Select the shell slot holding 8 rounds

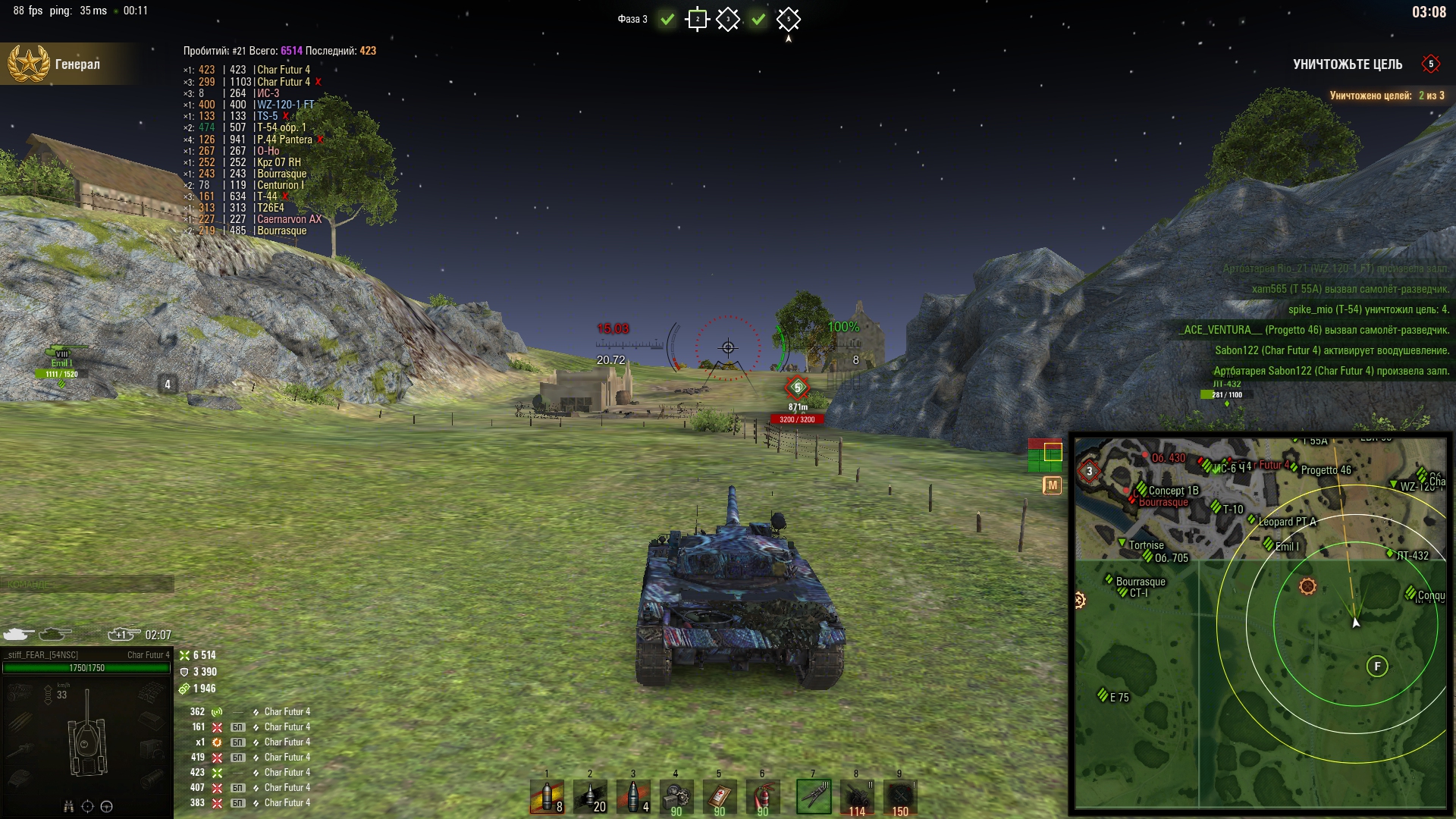click(547, 798)
